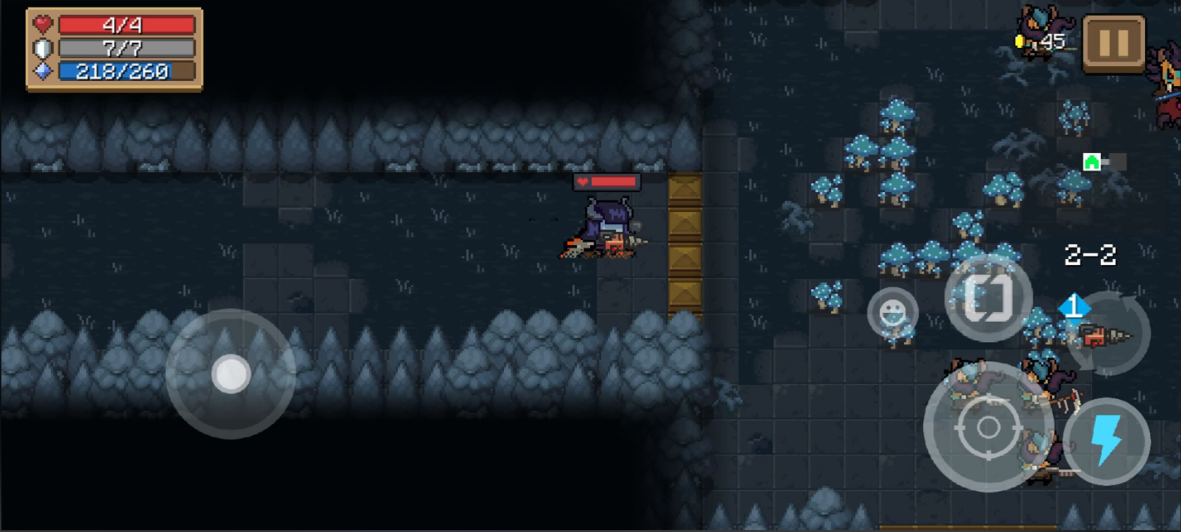1181x532 pixels.
Task: Pause the game
Action: (x=1113, y=44)
